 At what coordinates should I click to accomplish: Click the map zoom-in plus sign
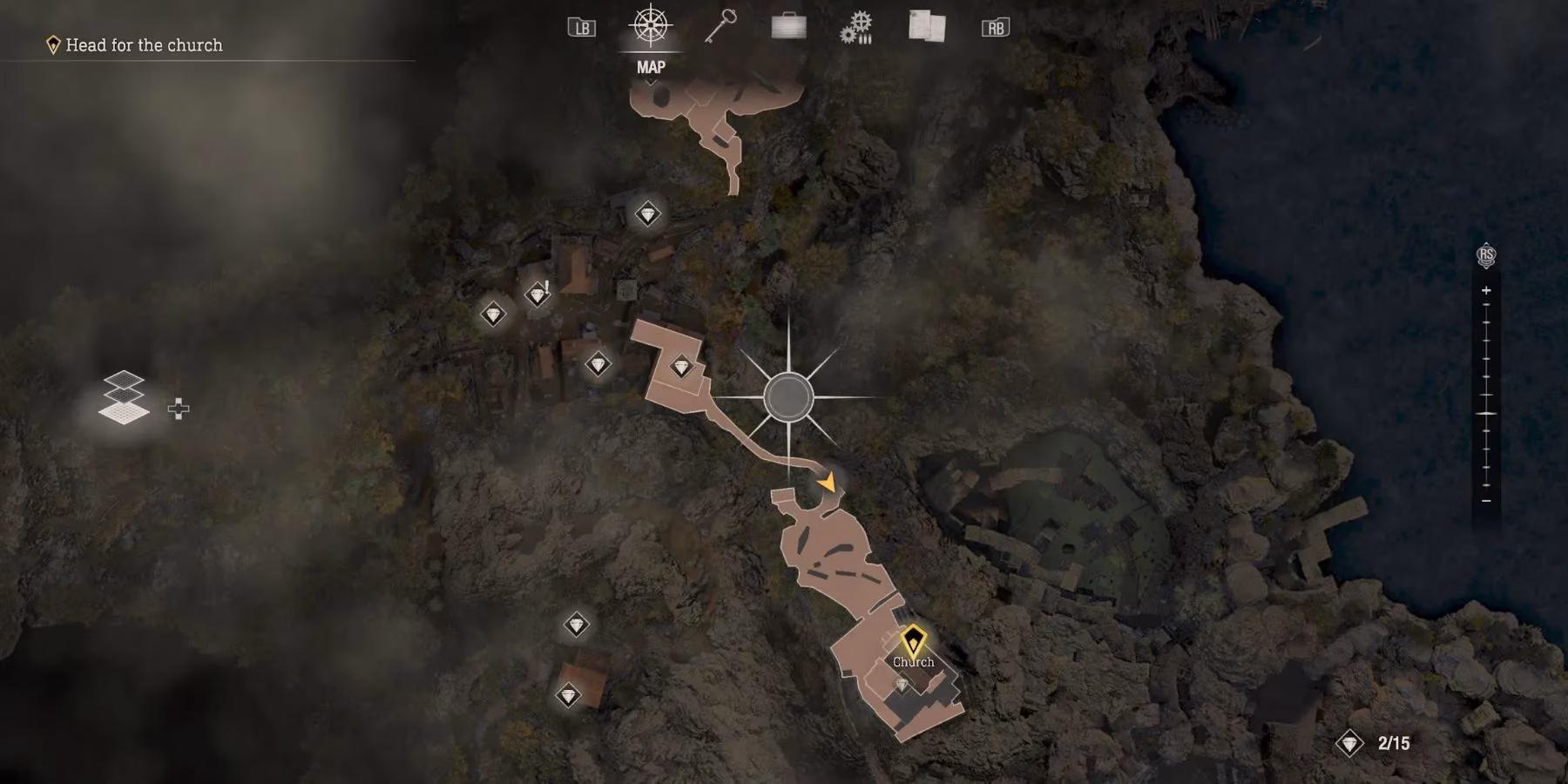pyautogui.click(x=1486, y=290)
